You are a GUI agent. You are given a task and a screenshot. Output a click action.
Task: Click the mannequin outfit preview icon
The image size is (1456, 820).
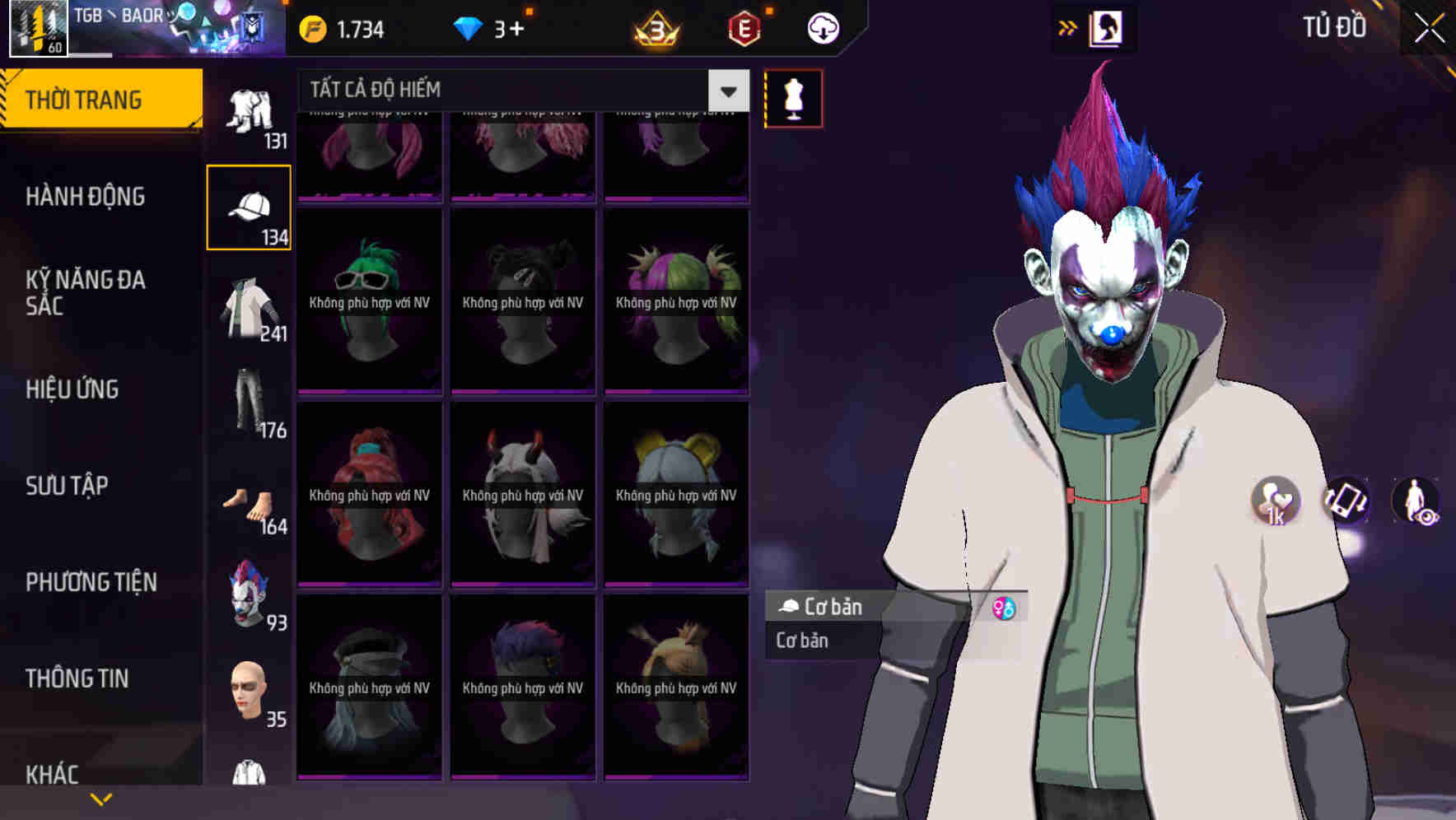(793, 97)
